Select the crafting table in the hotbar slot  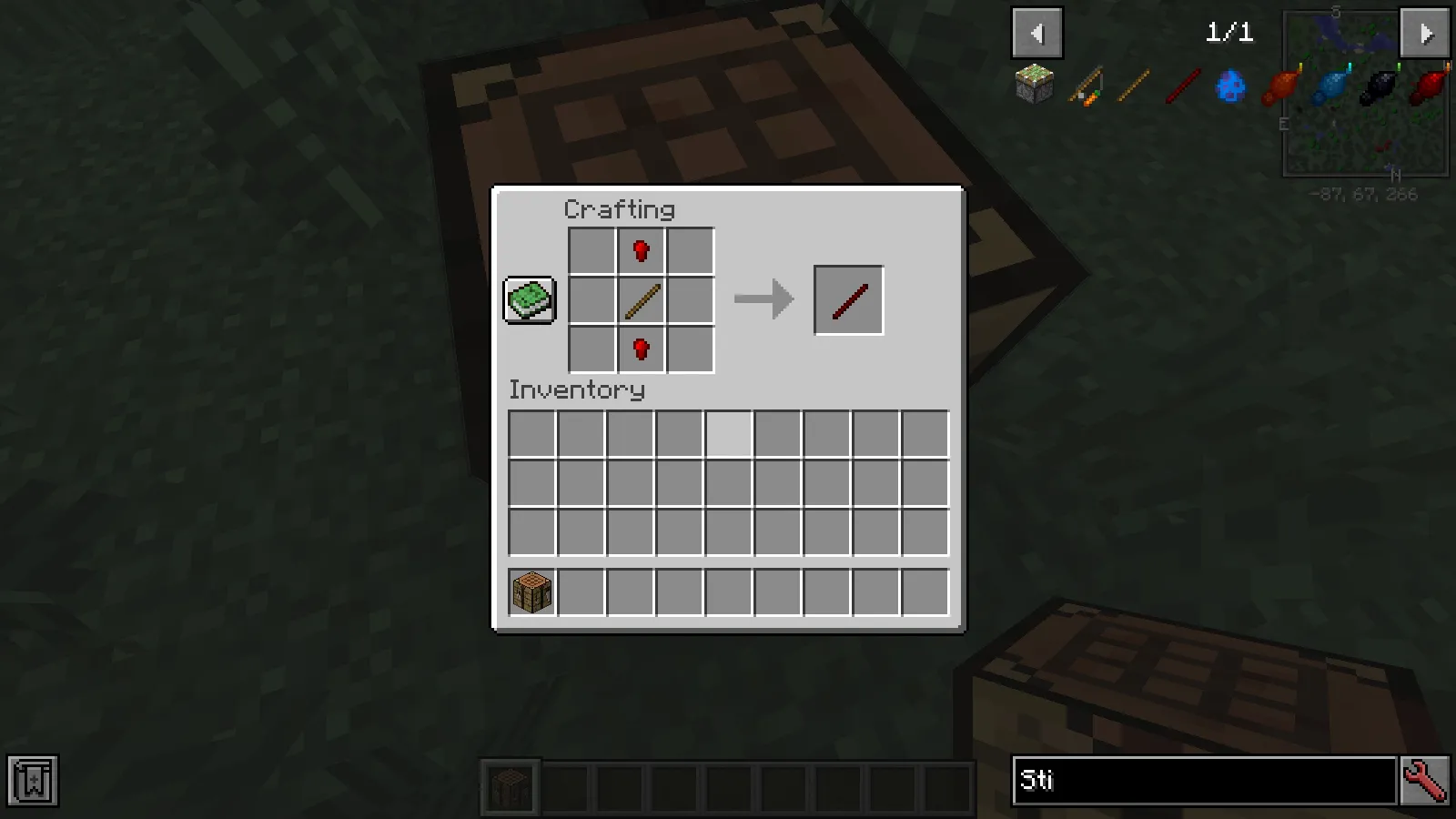(x=531, y=591)
